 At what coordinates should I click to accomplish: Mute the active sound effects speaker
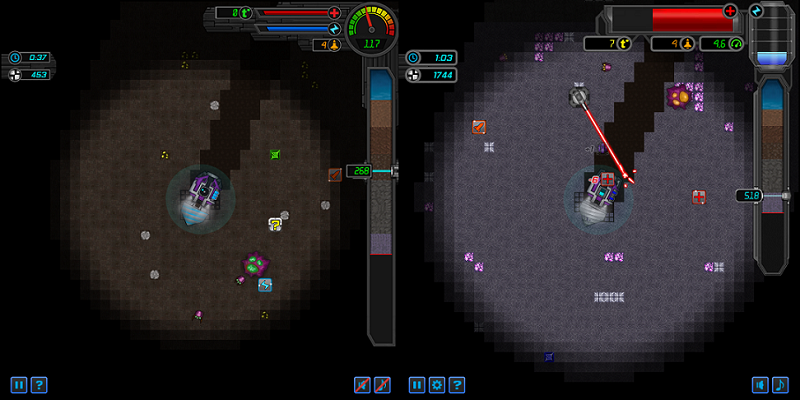(x=761, y=384)
